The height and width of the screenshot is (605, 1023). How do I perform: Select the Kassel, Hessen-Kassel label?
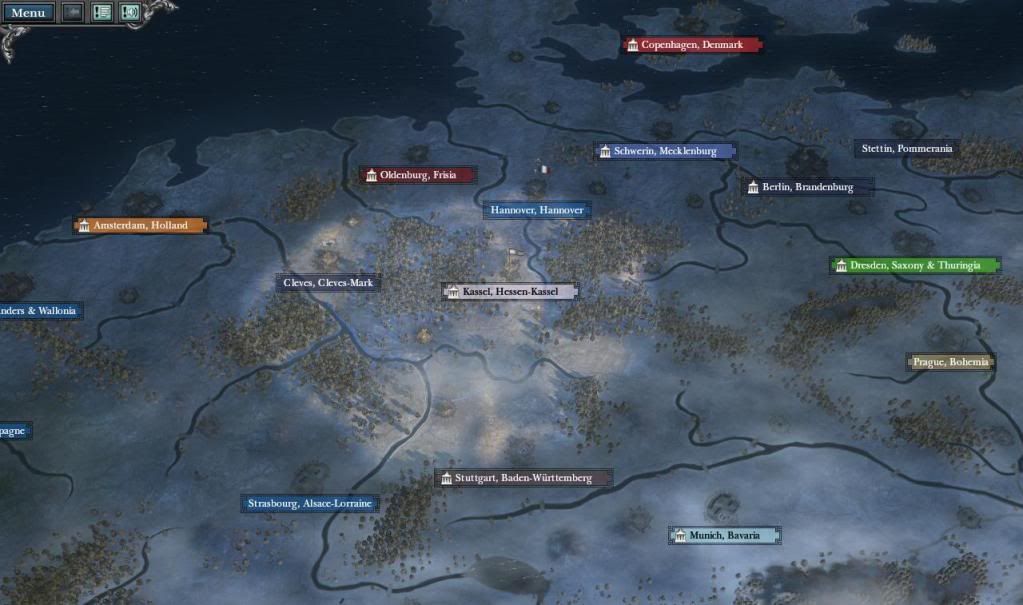coord(510,291)
